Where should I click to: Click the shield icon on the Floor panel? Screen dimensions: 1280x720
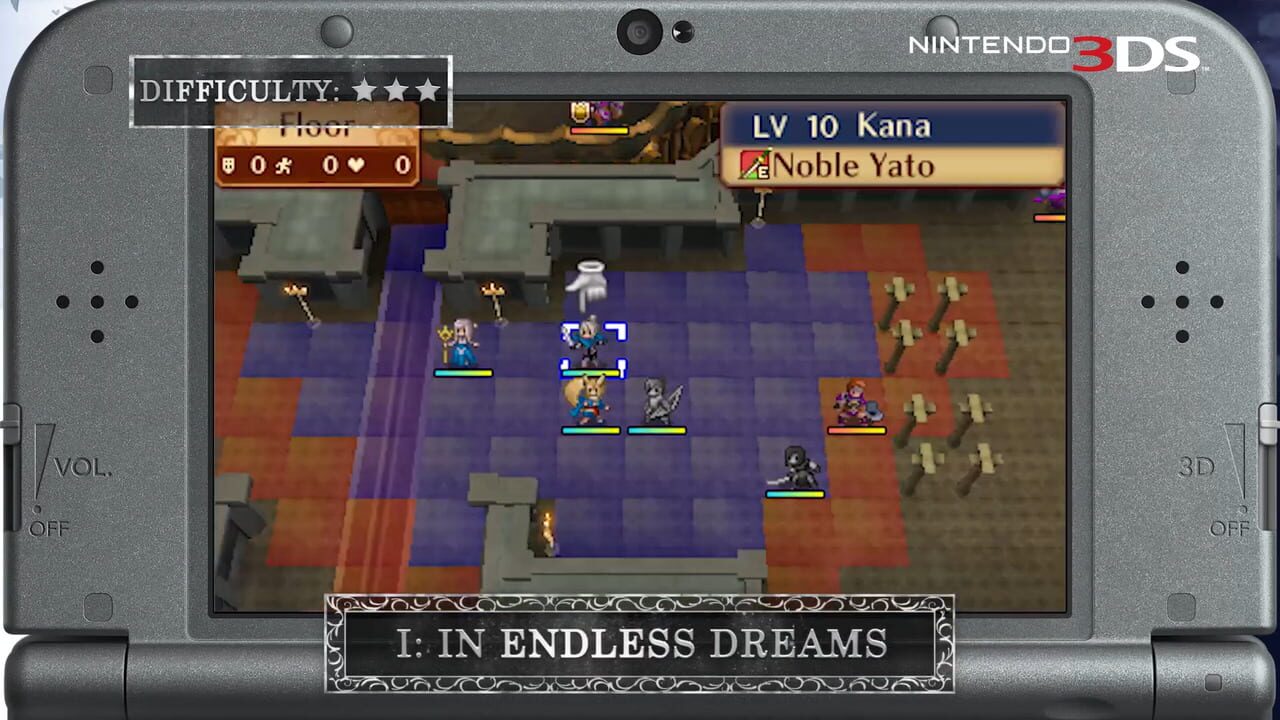pos(229,165)
